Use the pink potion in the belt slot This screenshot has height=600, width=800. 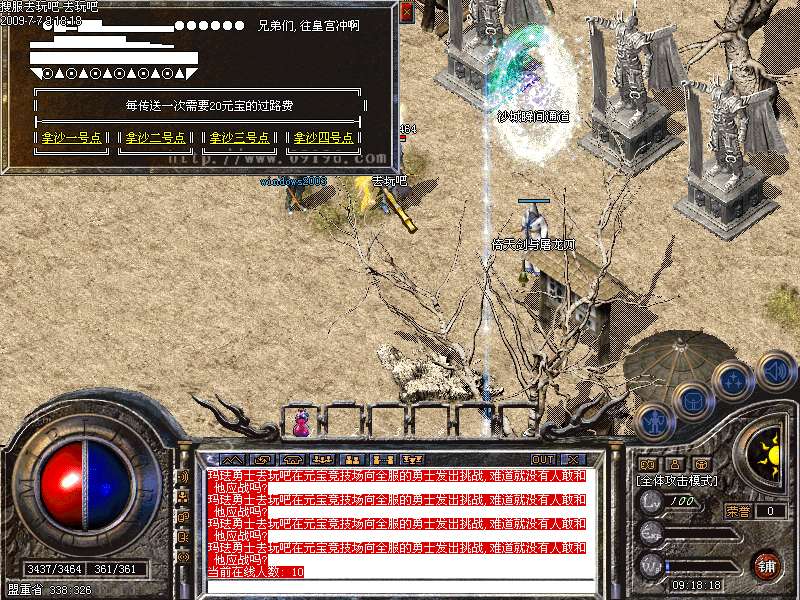pos(301,424)
